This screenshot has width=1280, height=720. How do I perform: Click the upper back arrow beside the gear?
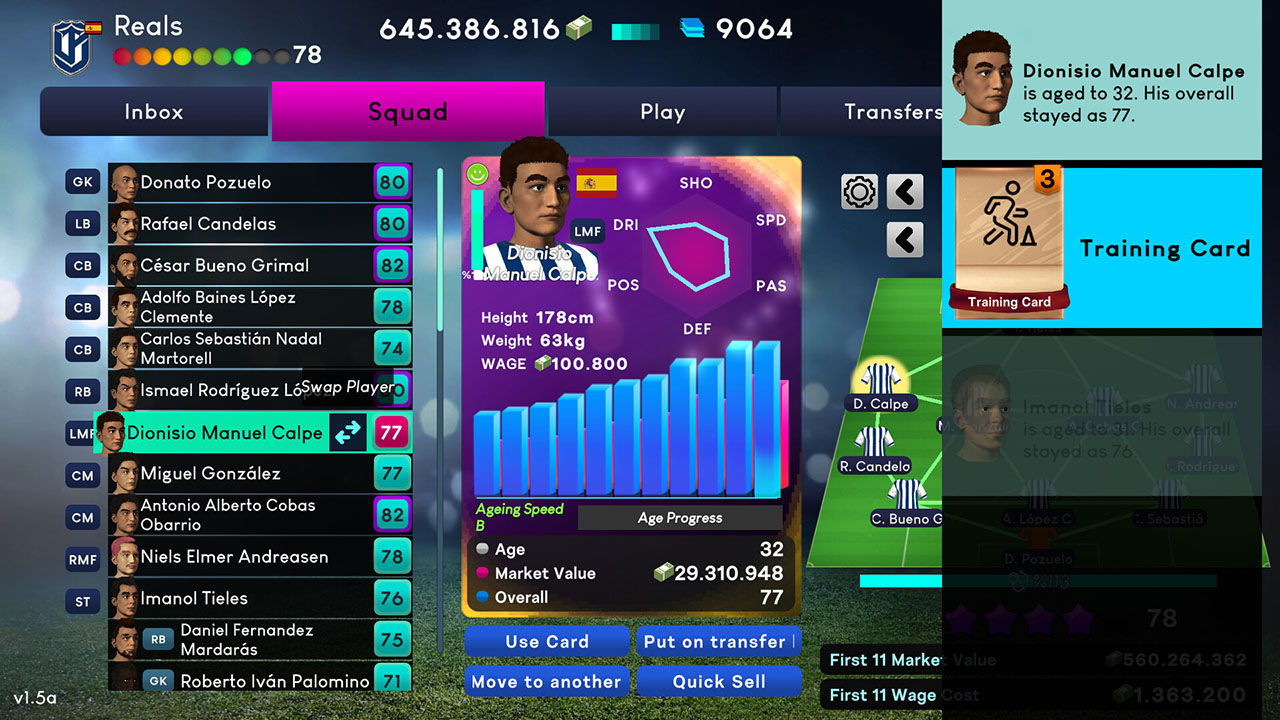904,191
